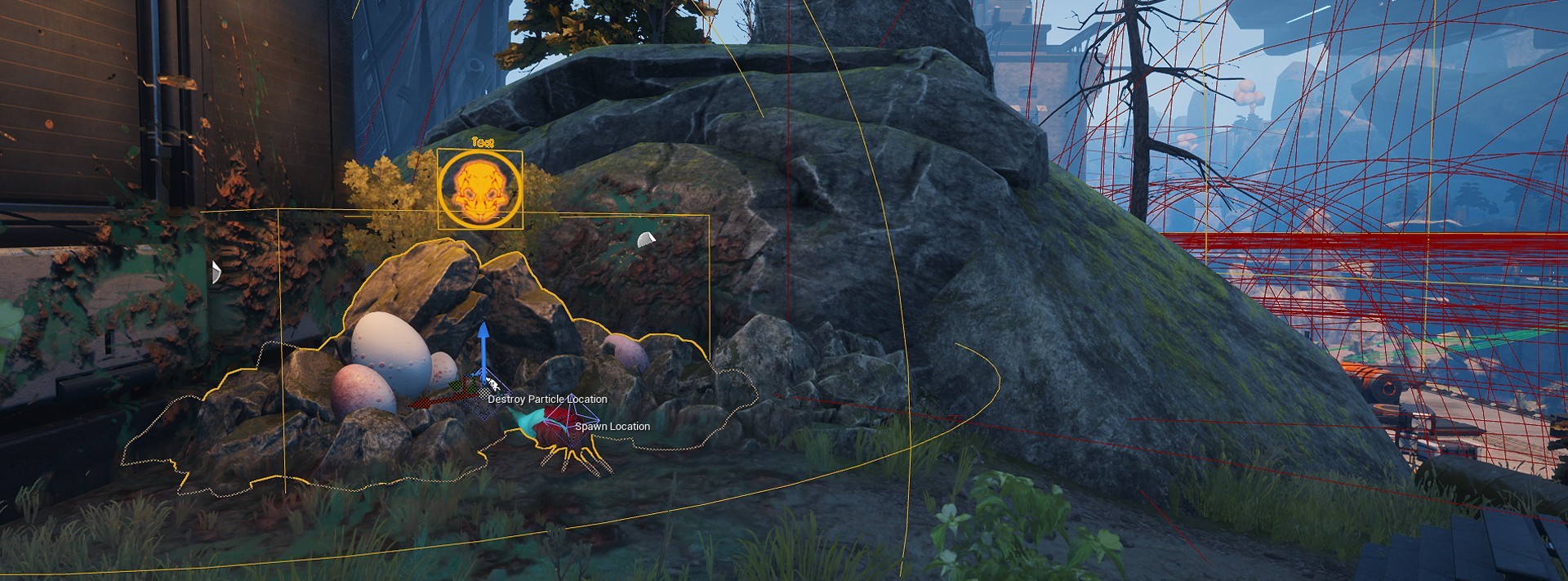Screen dimensions: 1568x581
Task: Select the Destroy Particle Location label
Action: click(x=547, y=400)
